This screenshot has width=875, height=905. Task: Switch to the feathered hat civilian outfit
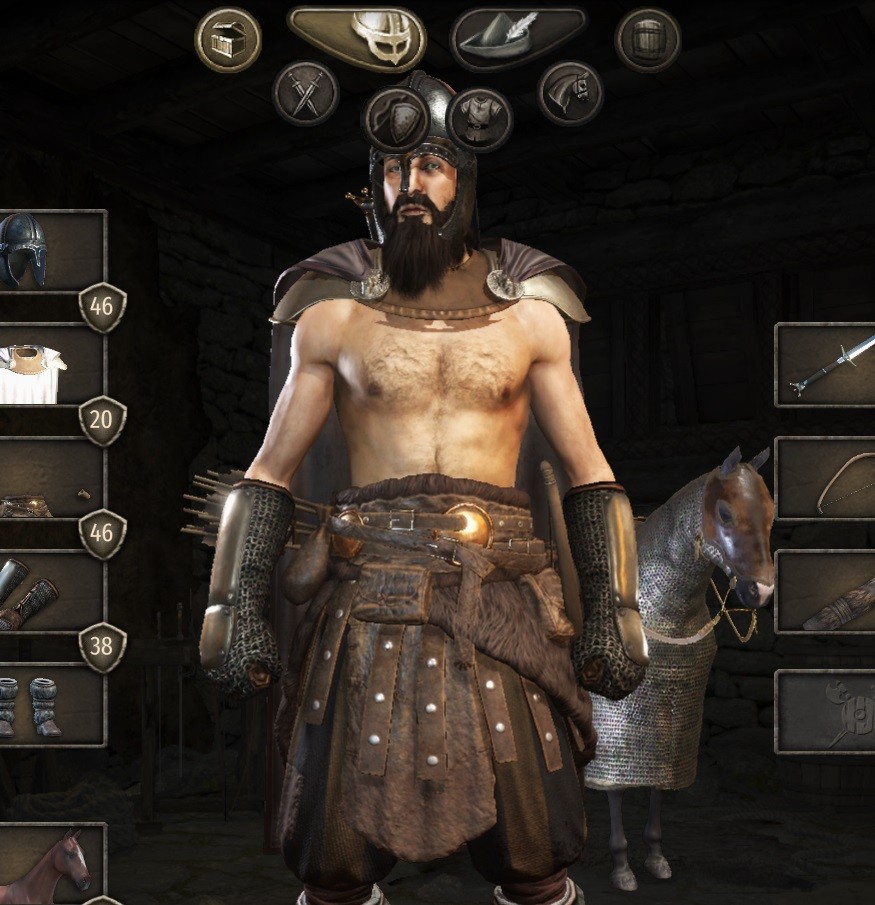518,38
